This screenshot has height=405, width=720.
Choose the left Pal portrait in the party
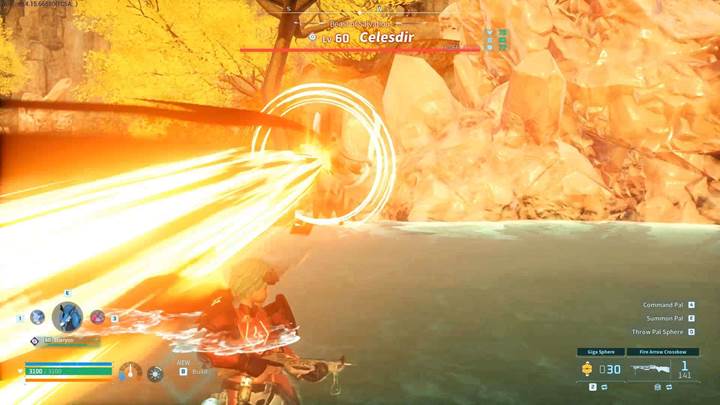pos(37,317)
